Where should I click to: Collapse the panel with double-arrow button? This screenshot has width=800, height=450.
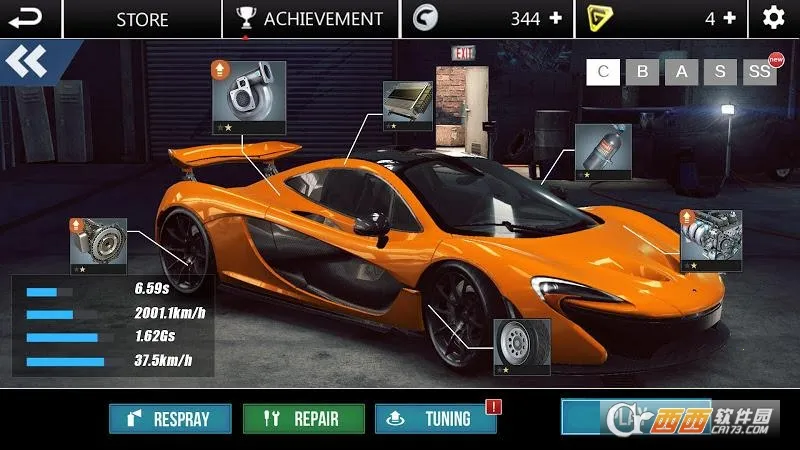(x=27, y=62)
